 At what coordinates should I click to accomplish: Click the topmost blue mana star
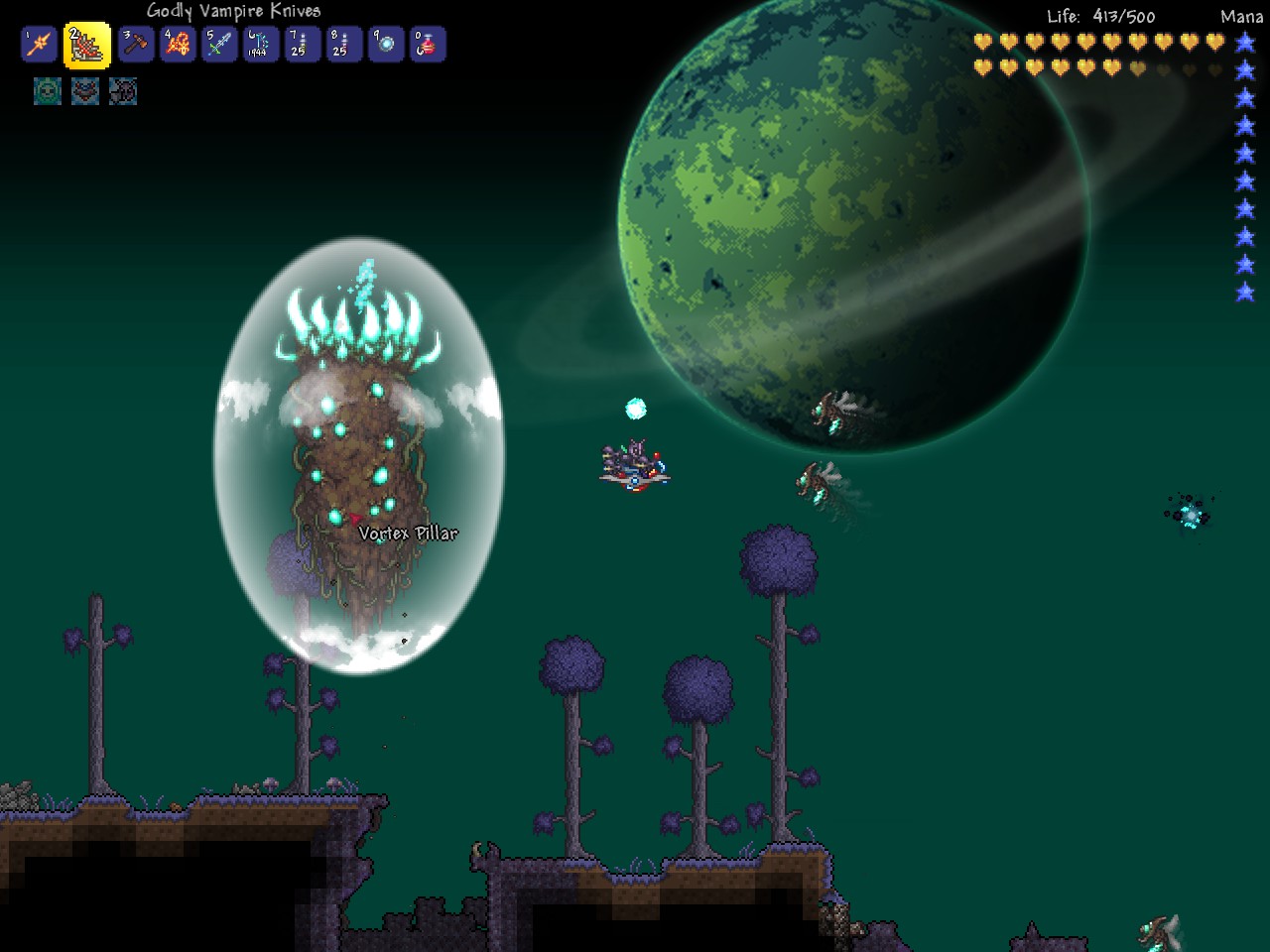(x=1243, y=44)
